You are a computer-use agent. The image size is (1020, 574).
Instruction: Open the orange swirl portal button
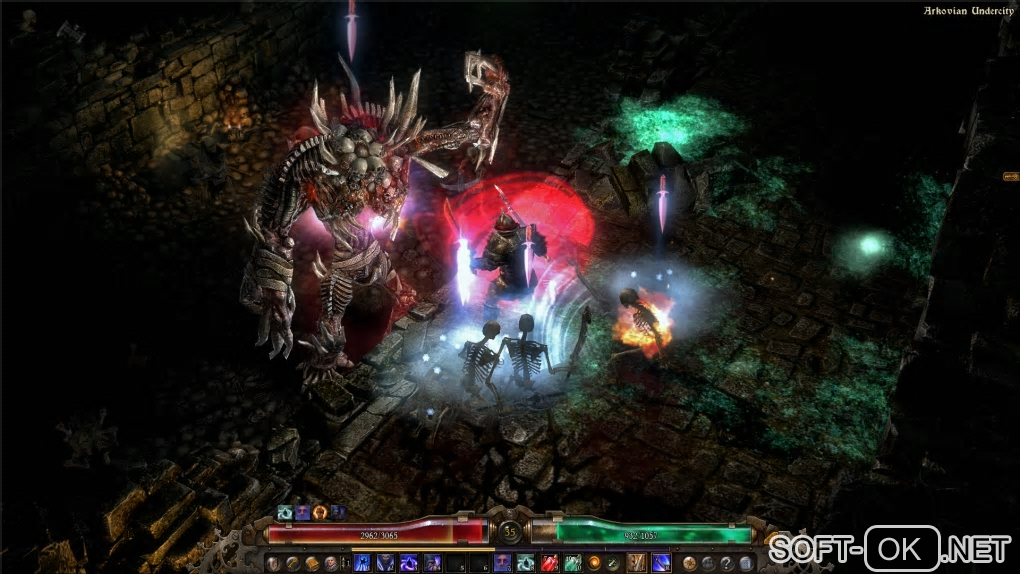point(594,563)
